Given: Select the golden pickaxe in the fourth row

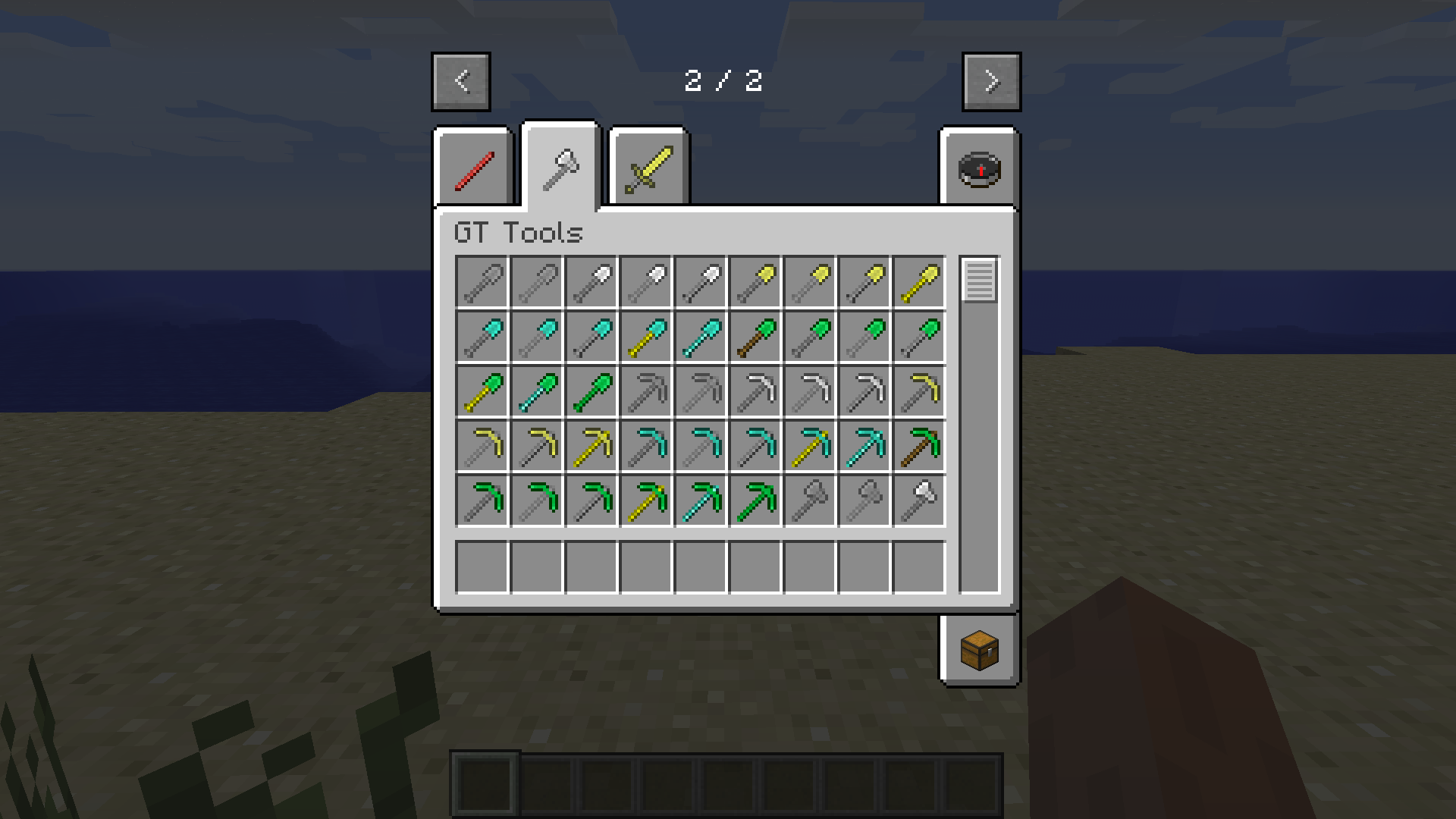Looking at the screenshot, I should (592, 445).
